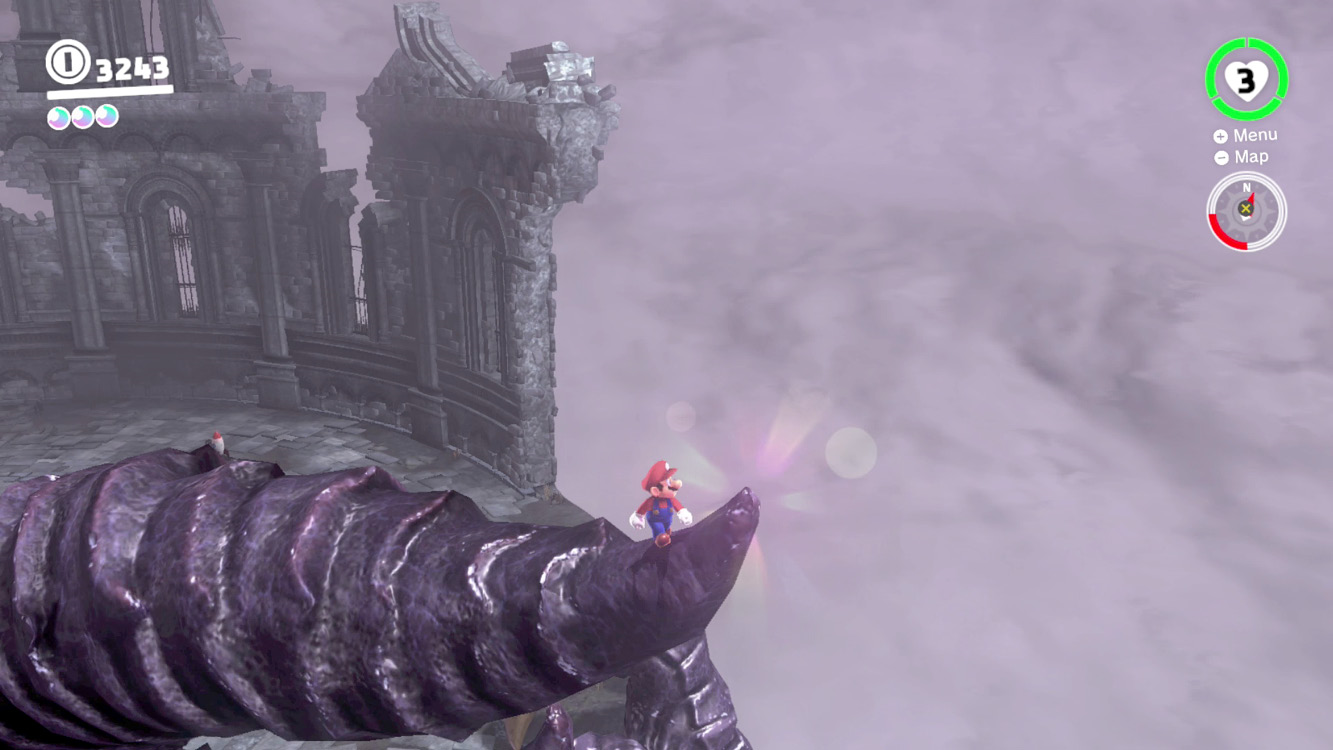
Task: Select the first Power Moon icon
Action: tap(58, 115)
